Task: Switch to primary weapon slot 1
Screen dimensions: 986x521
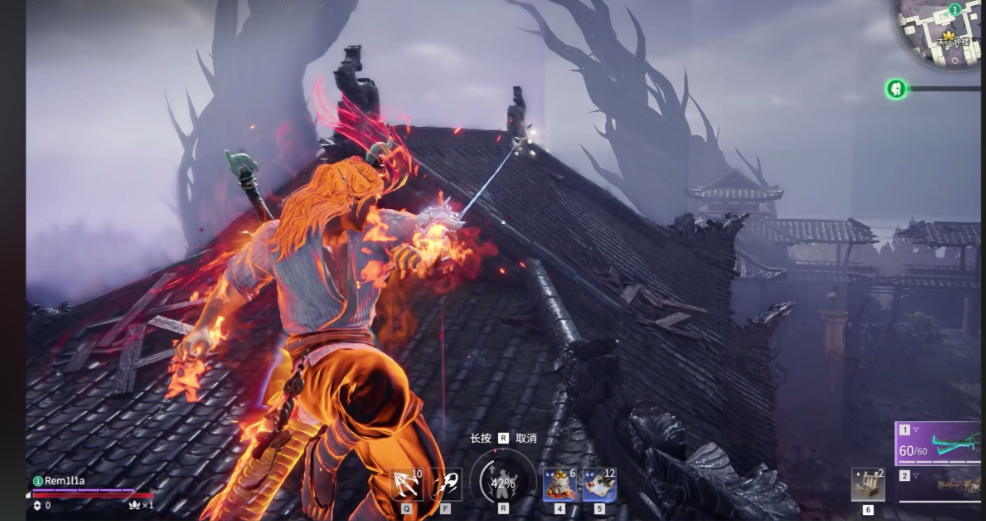Action: [x=940, y=444]
